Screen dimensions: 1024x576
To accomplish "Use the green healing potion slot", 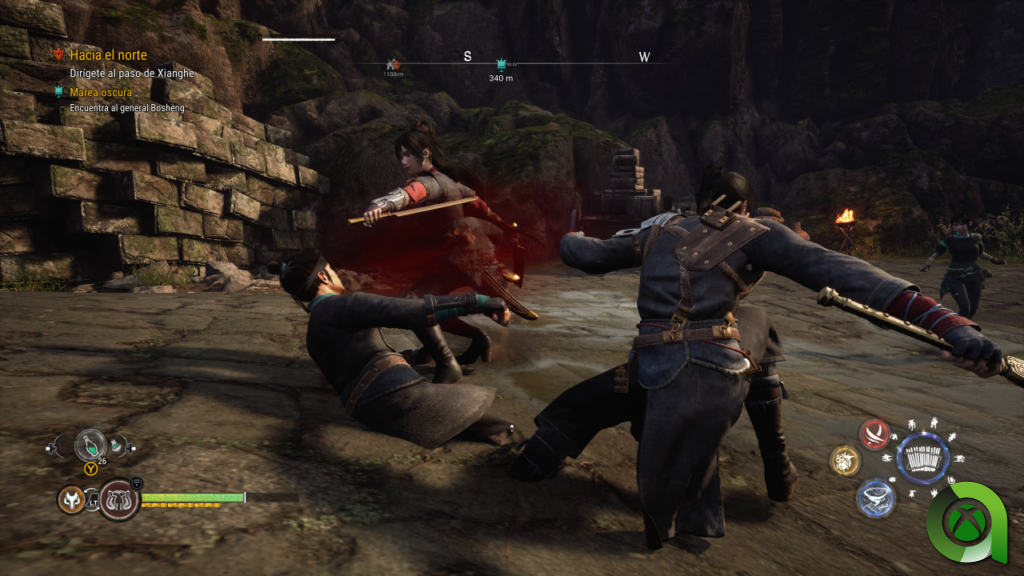I will pyautogui.click(x=91, y=443).
